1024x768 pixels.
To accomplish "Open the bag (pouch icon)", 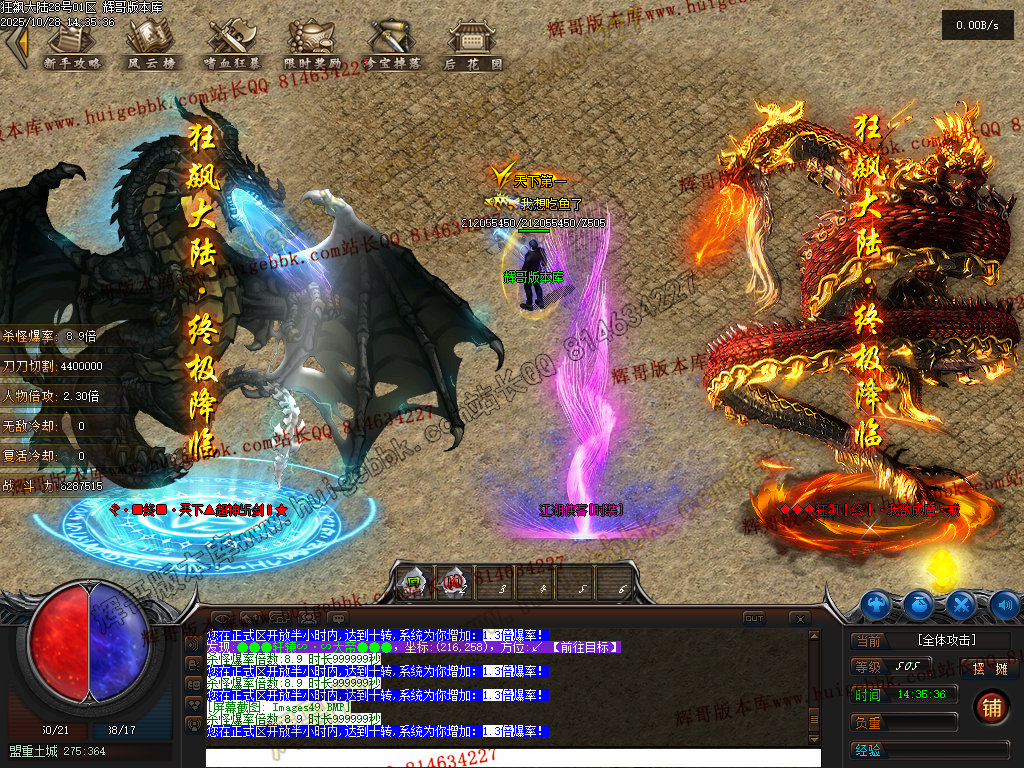I will coord(919,604).
